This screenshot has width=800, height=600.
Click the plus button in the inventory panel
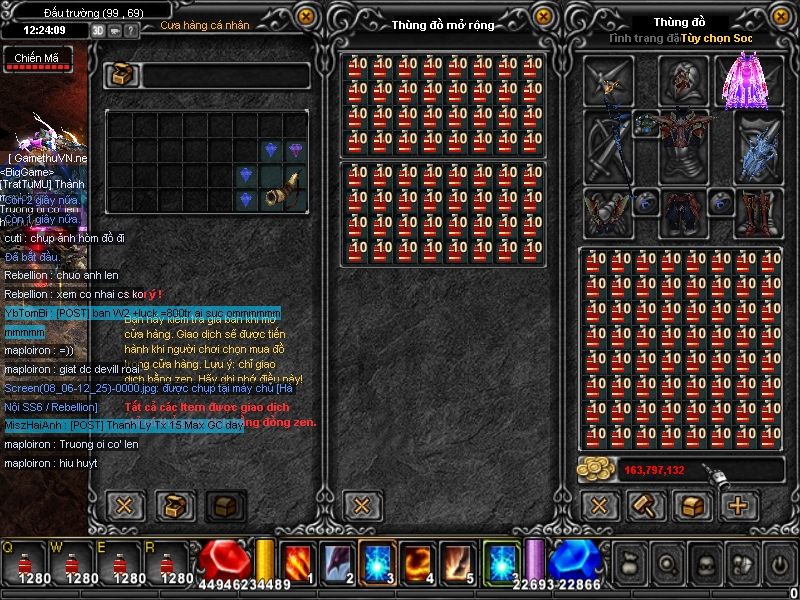point(739,505)
